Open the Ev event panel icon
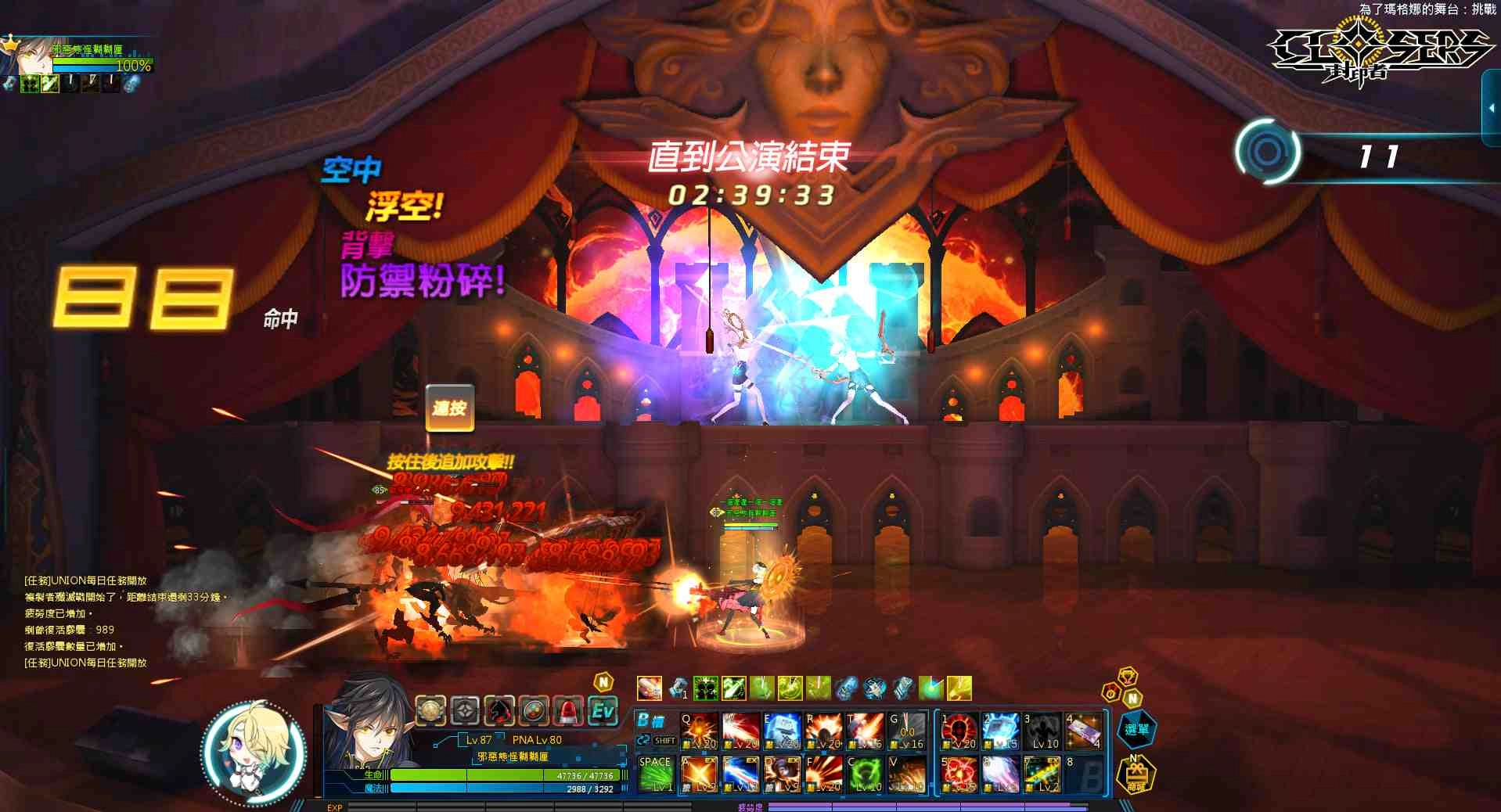 click(602, 710)
